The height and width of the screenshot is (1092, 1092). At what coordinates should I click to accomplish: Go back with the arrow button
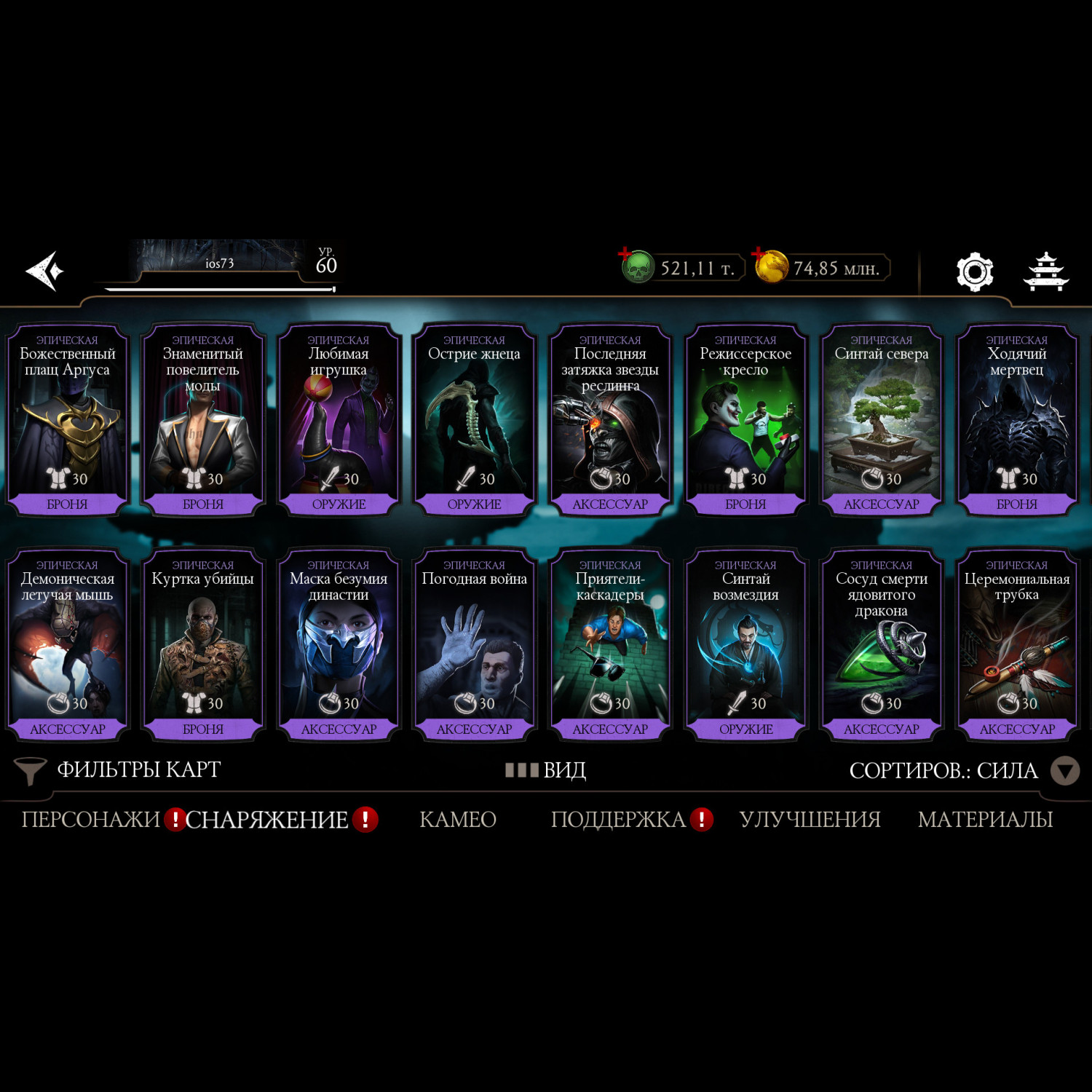tap(45, 272)
